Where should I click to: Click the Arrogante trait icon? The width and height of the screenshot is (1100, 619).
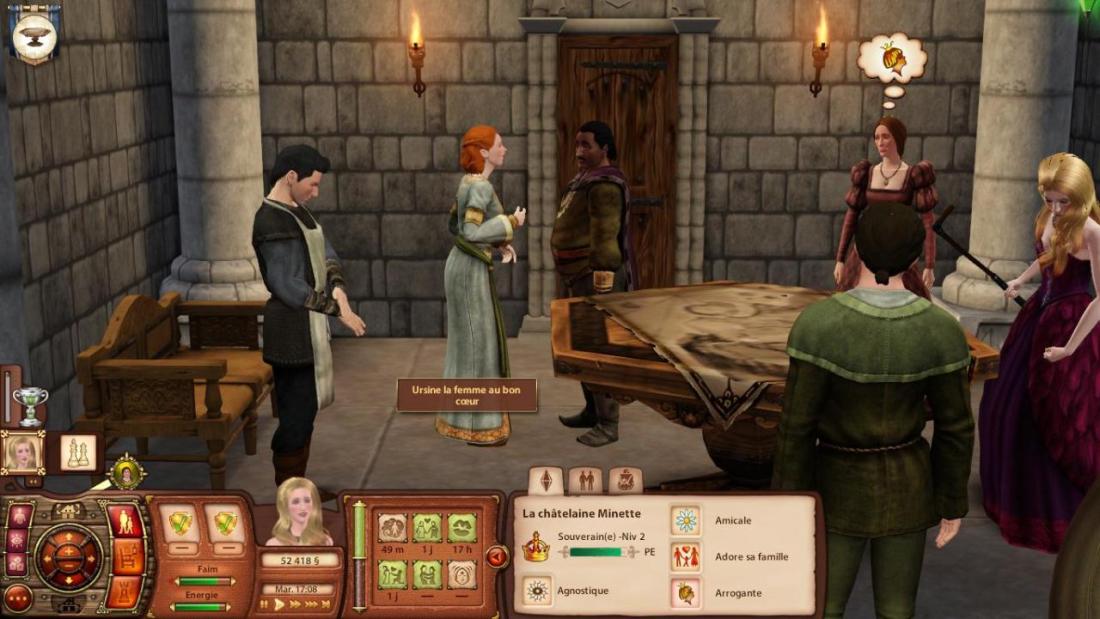686,593
